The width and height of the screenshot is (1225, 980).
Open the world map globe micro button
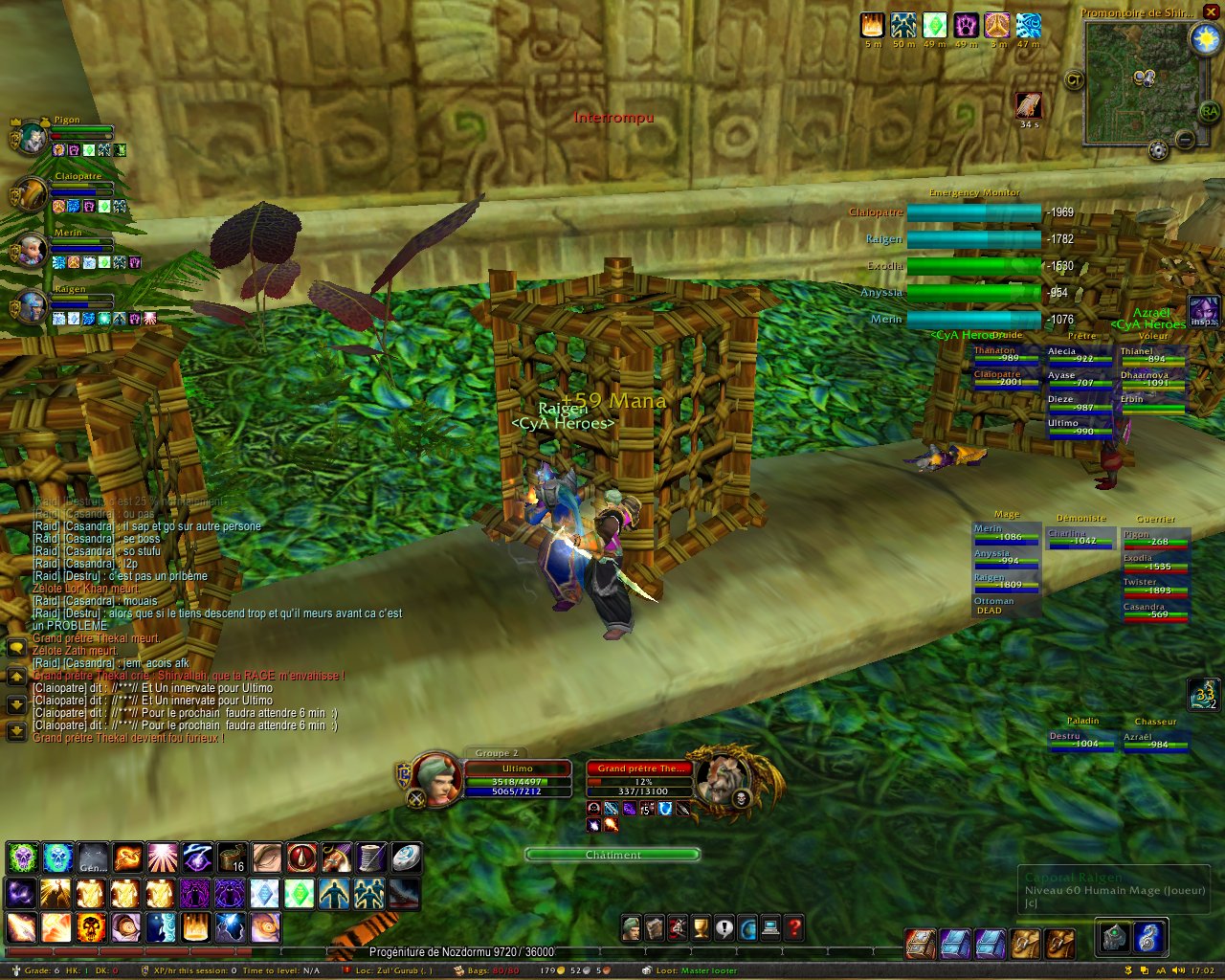(x=747, y=927)
